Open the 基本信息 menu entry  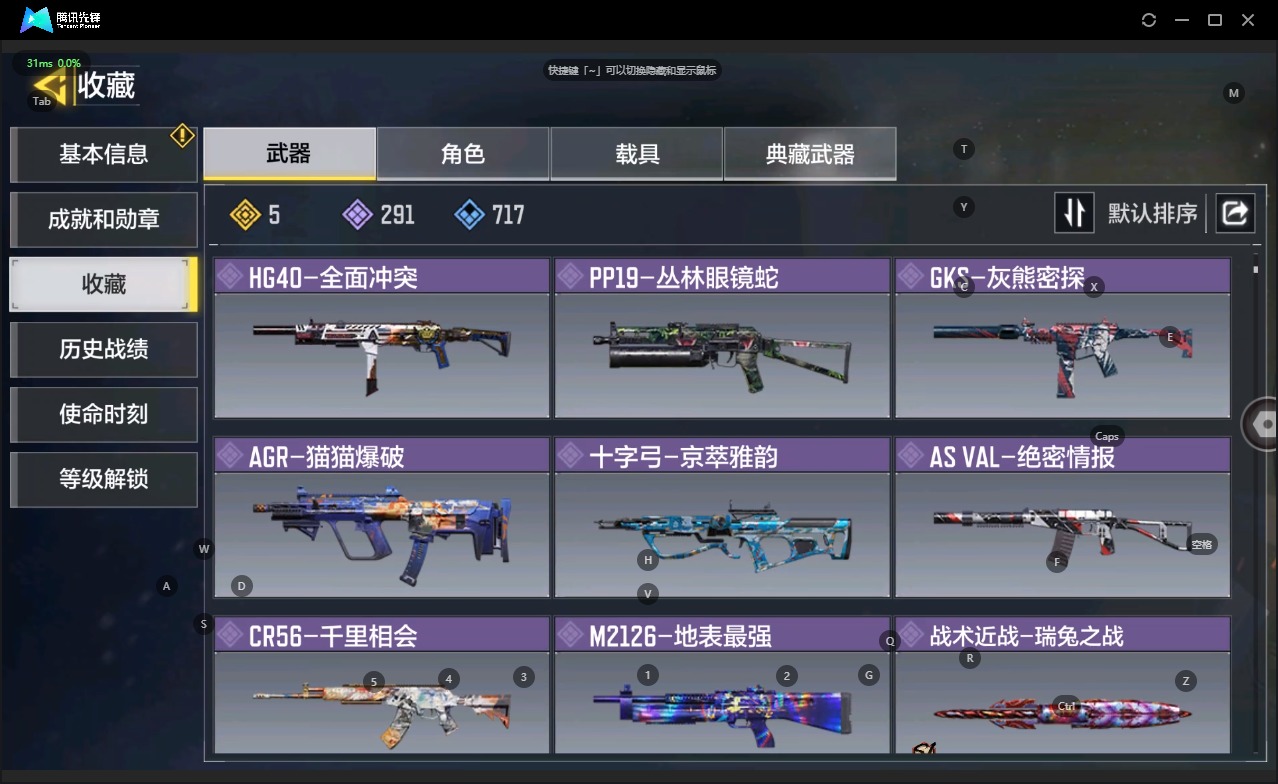point(104,154)
